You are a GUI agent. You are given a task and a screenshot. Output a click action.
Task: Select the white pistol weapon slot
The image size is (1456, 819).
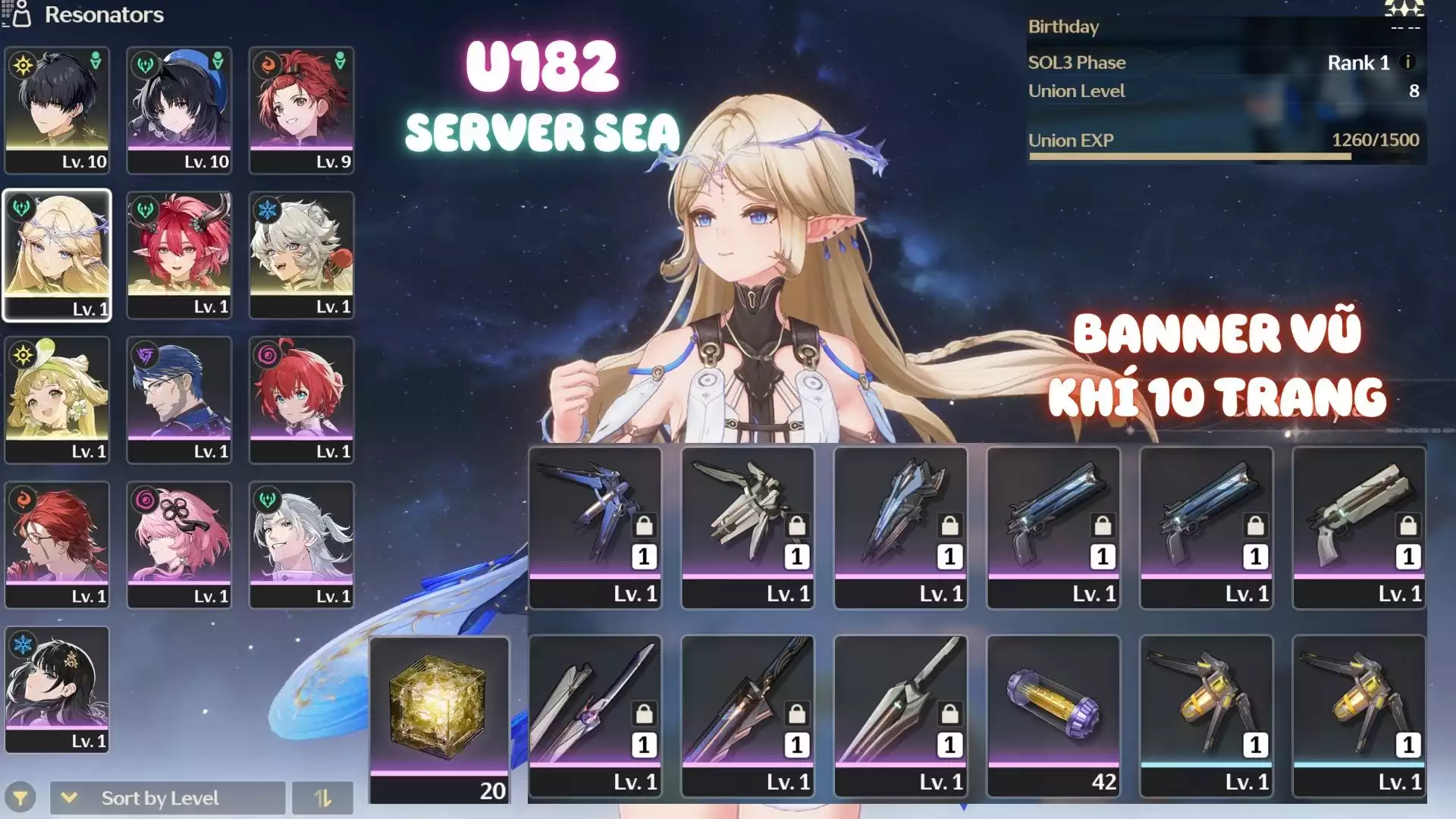pyautogui.click(x=1358, y=527)
